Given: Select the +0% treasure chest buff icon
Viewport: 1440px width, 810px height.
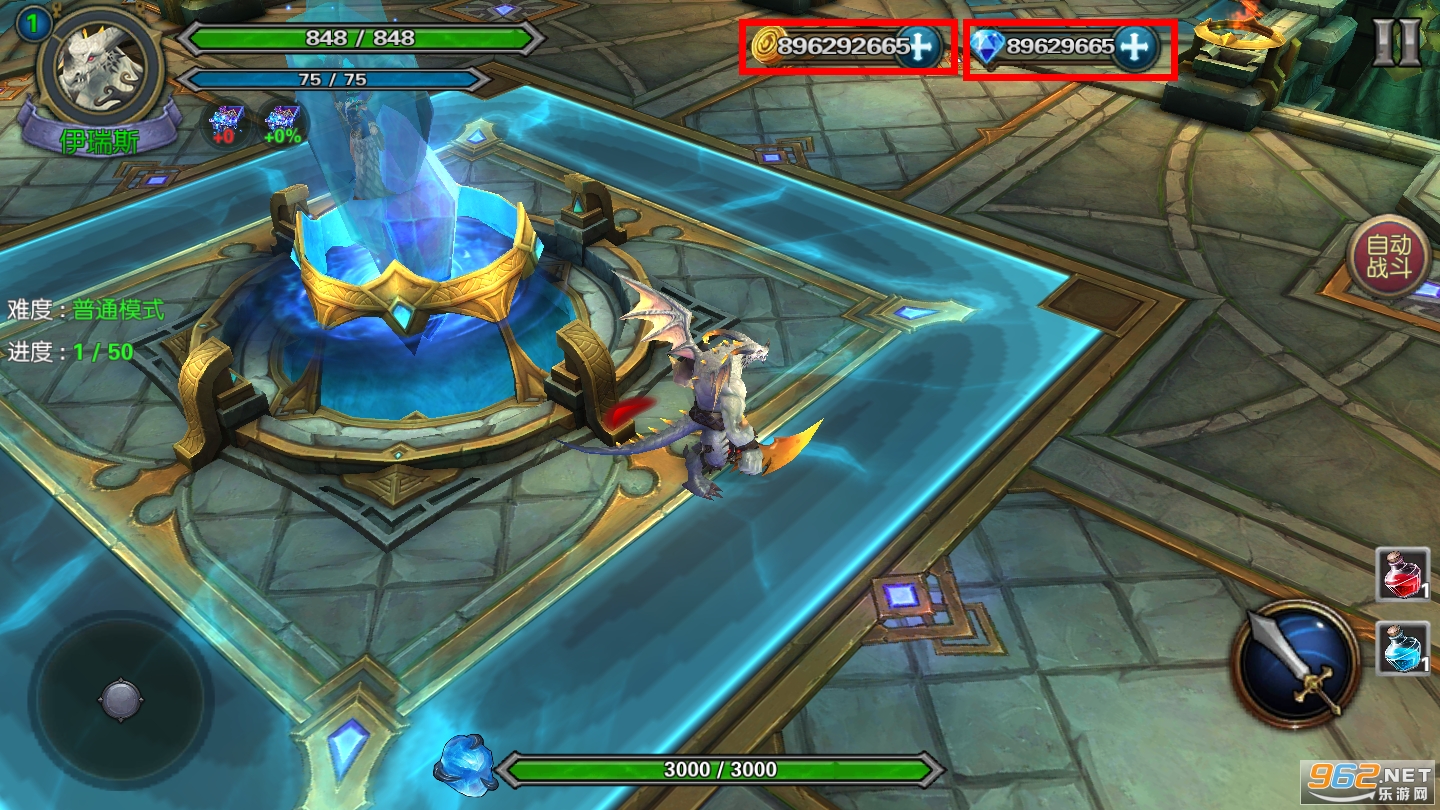Looking at the screenshot, I should [x=282, y=125].
